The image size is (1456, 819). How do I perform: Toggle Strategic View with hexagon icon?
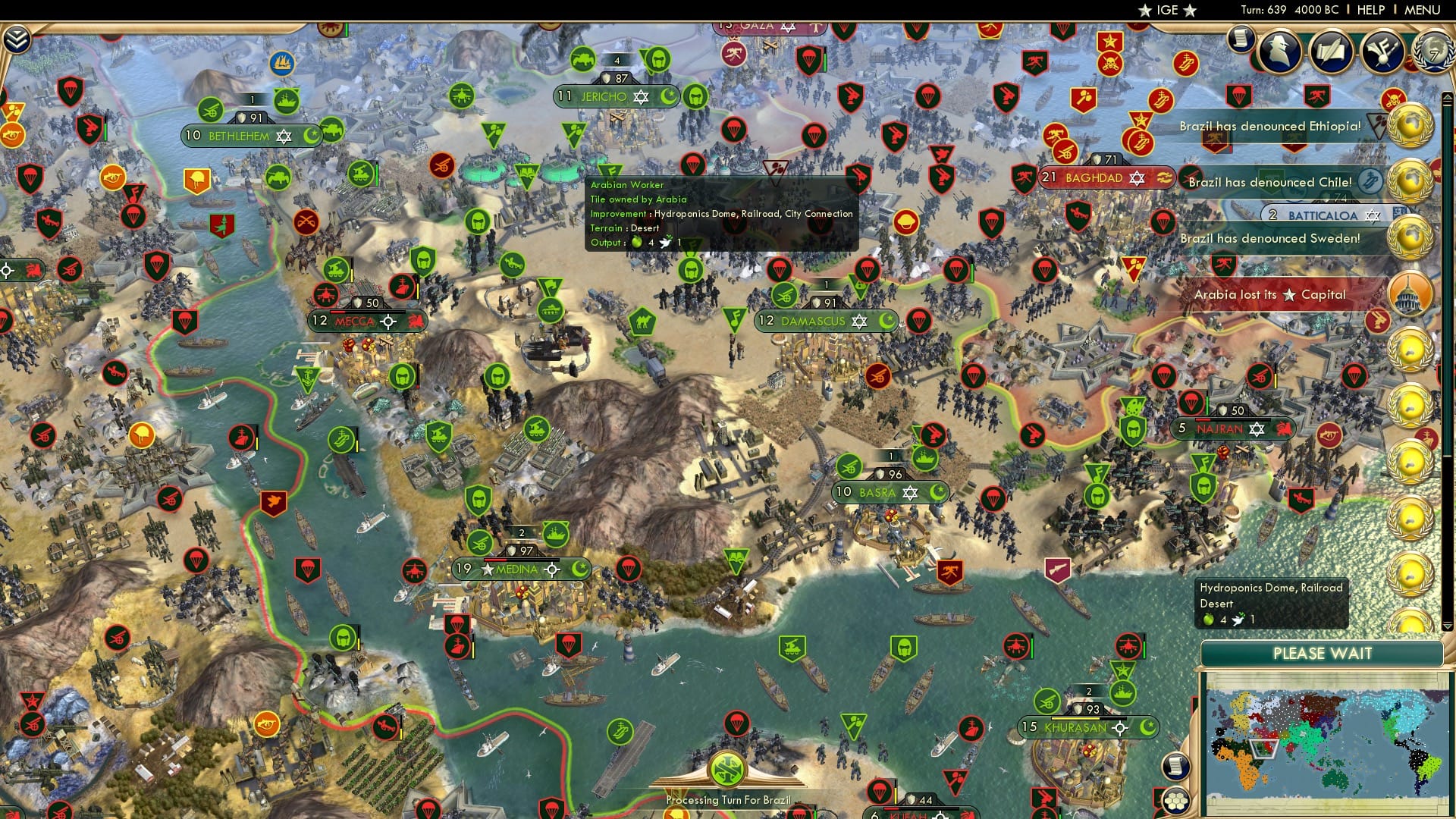point(1178,802)
